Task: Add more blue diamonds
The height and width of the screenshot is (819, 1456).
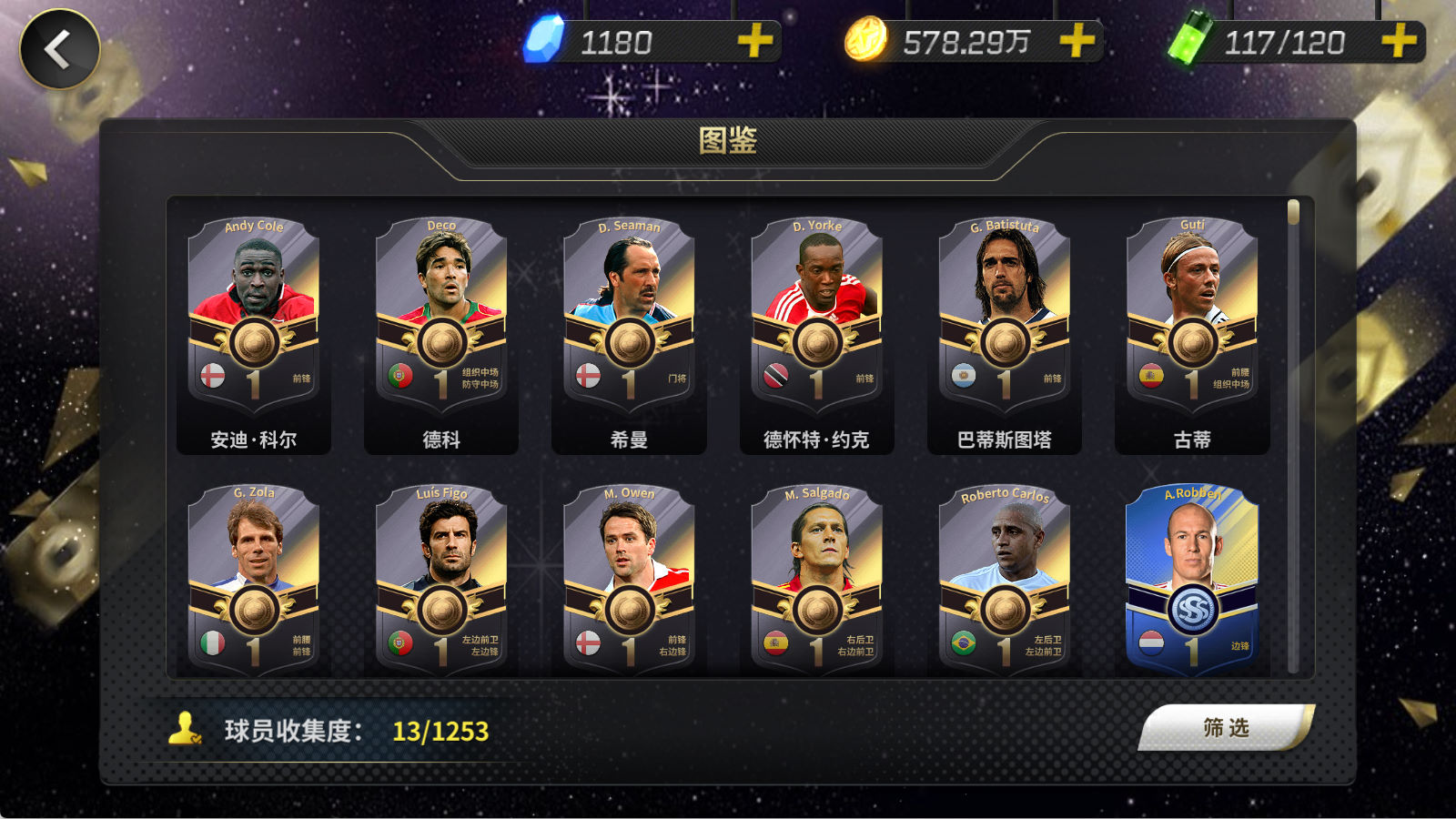Action: tap(754, 41)
